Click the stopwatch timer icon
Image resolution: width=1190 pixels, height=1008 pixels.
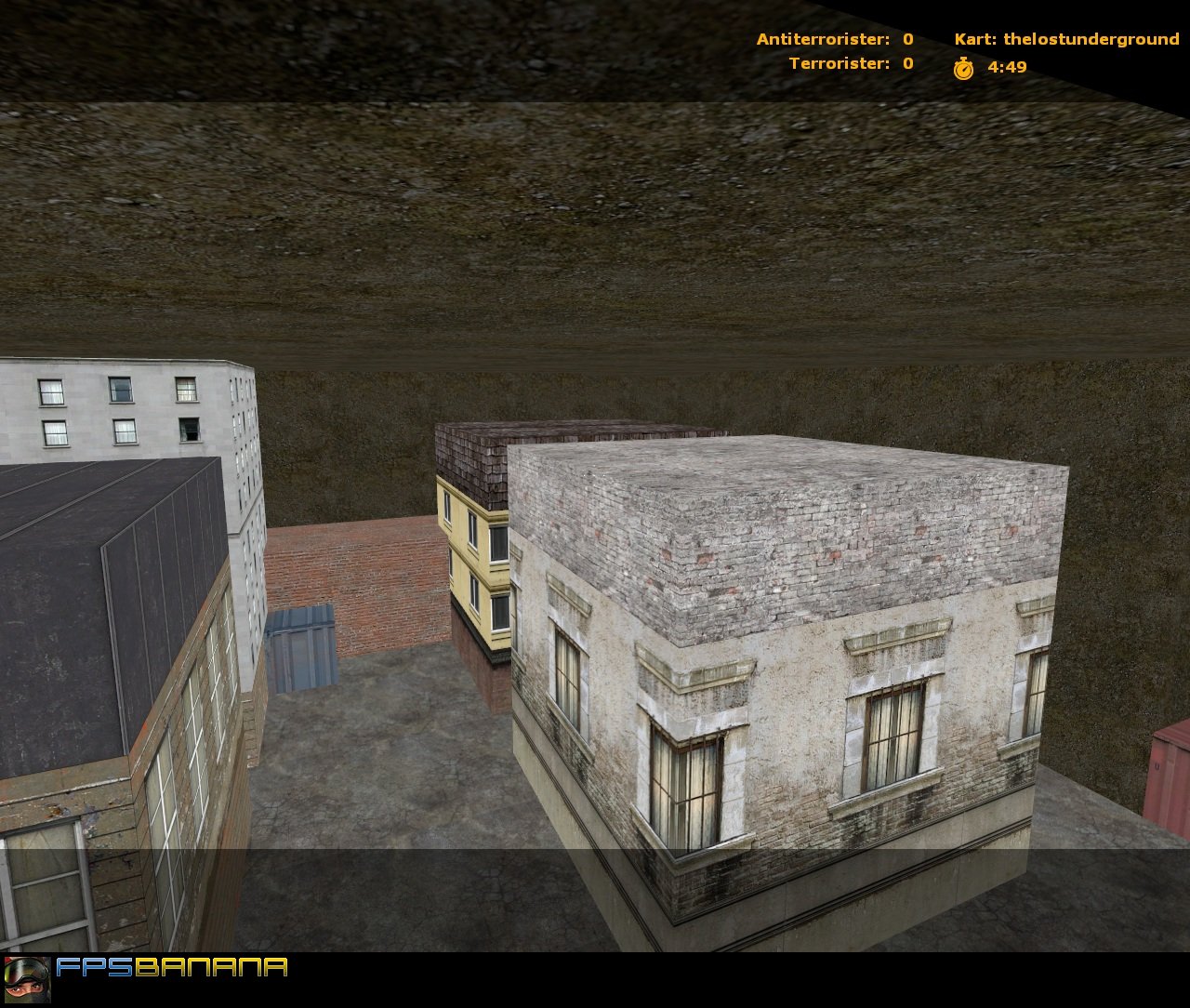click(964, 67)
